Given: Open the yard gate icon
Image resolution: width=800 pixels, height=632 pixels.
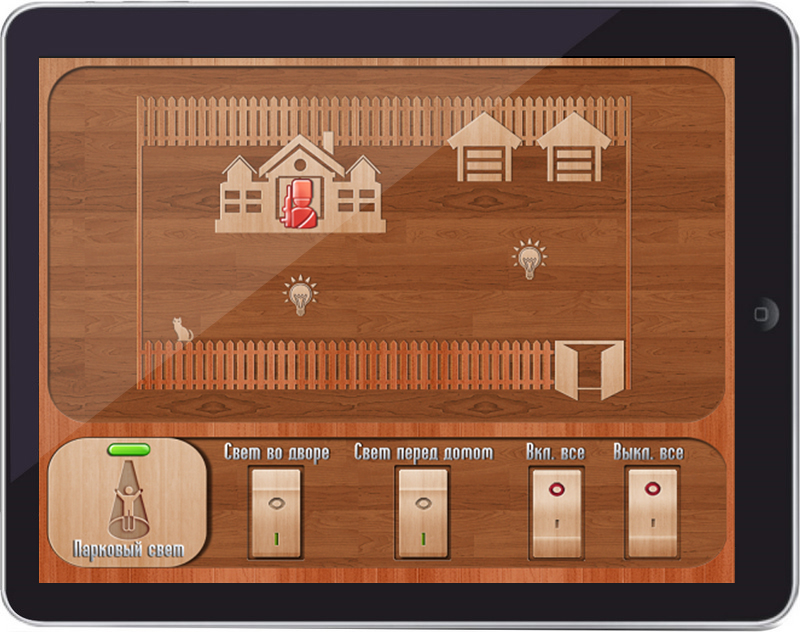Looking at the screenshot, I should pos(590,369).
